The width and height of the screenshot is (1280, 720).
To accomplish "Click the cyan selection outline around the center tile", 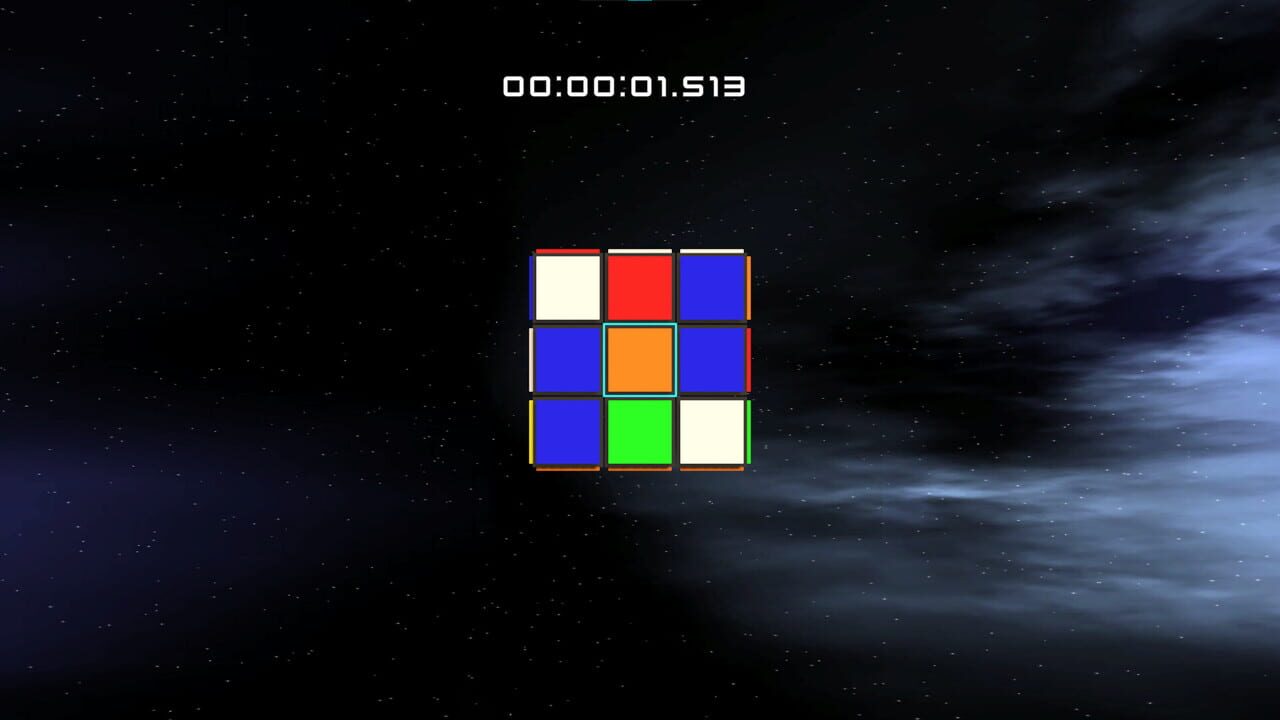I will (641, 326).
